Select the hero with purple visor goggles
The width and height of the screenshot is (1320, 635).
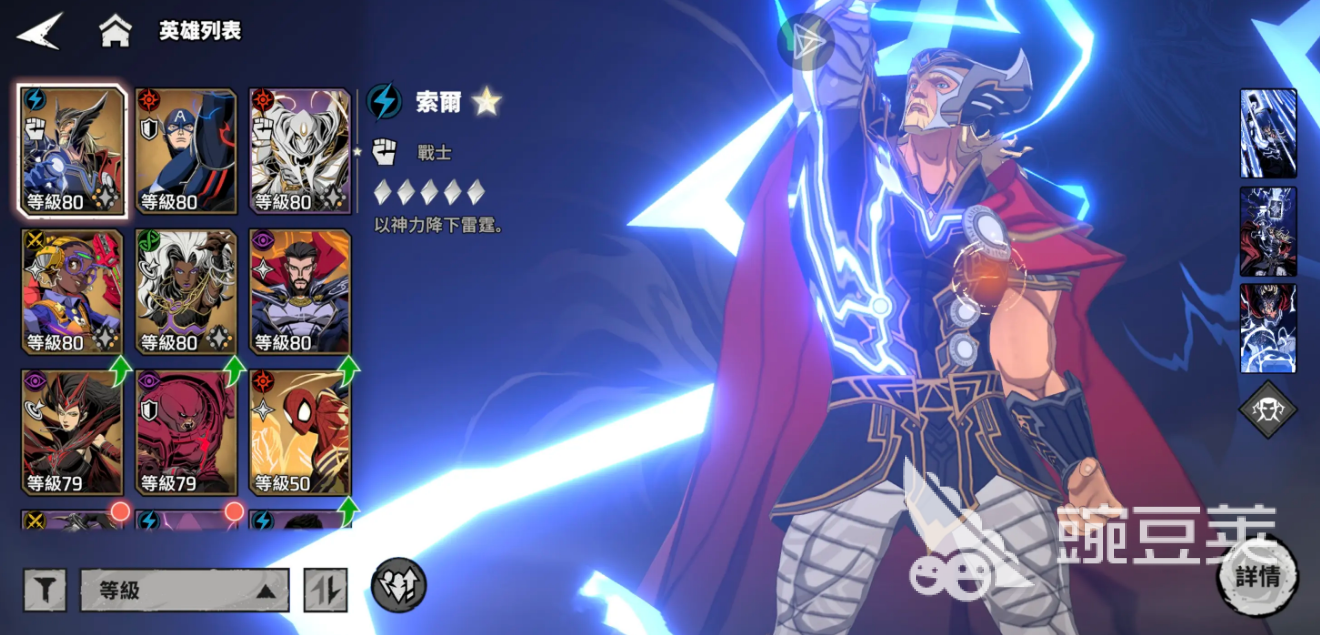point(73,292)
